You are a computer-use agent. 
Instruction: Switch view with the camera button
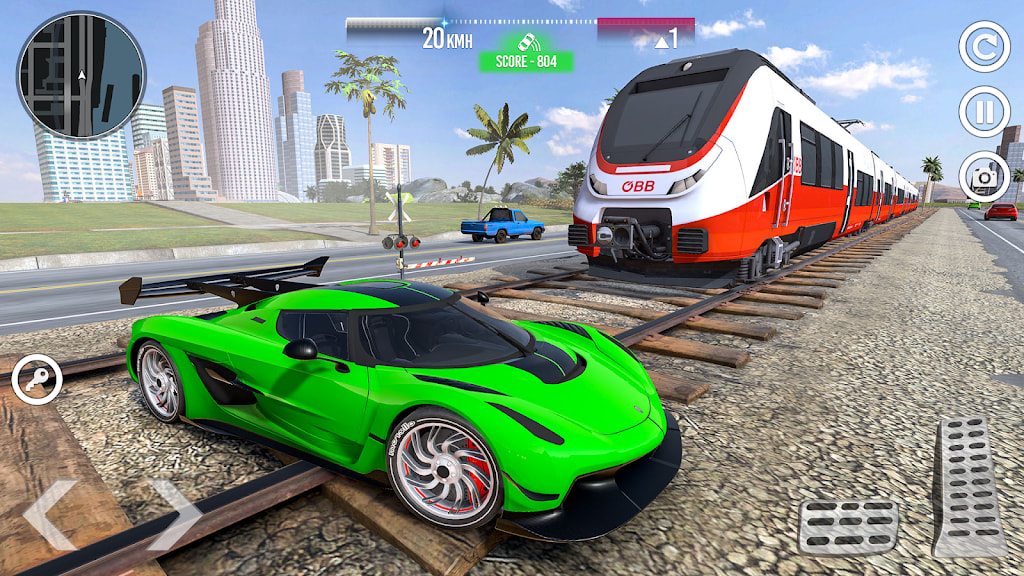pos(984,177)
